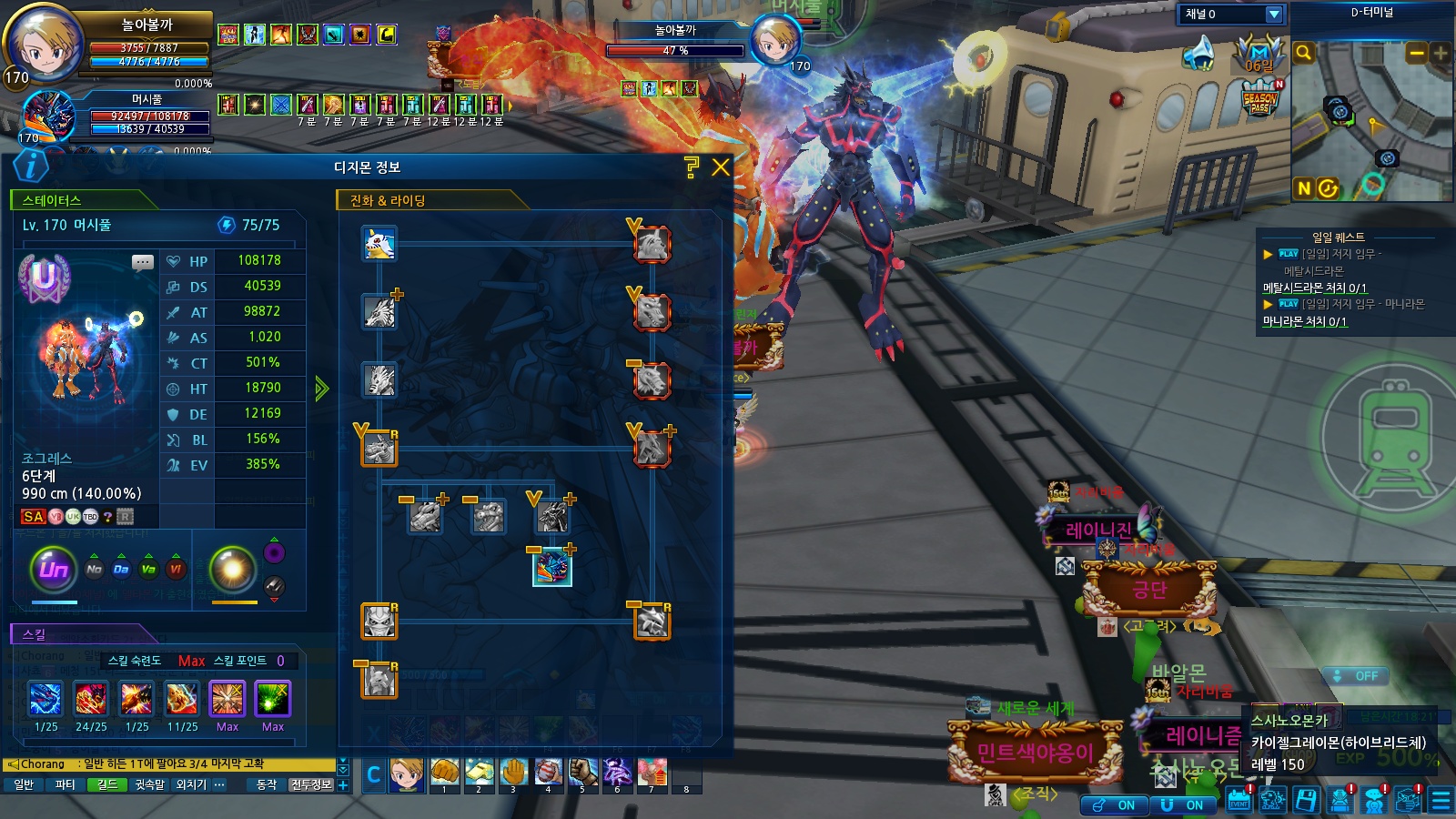The height and width of the screenshot is (819, 1456).
Task: Select the Gabumon icon in evolution tree
Action: [x=379, y=244]
